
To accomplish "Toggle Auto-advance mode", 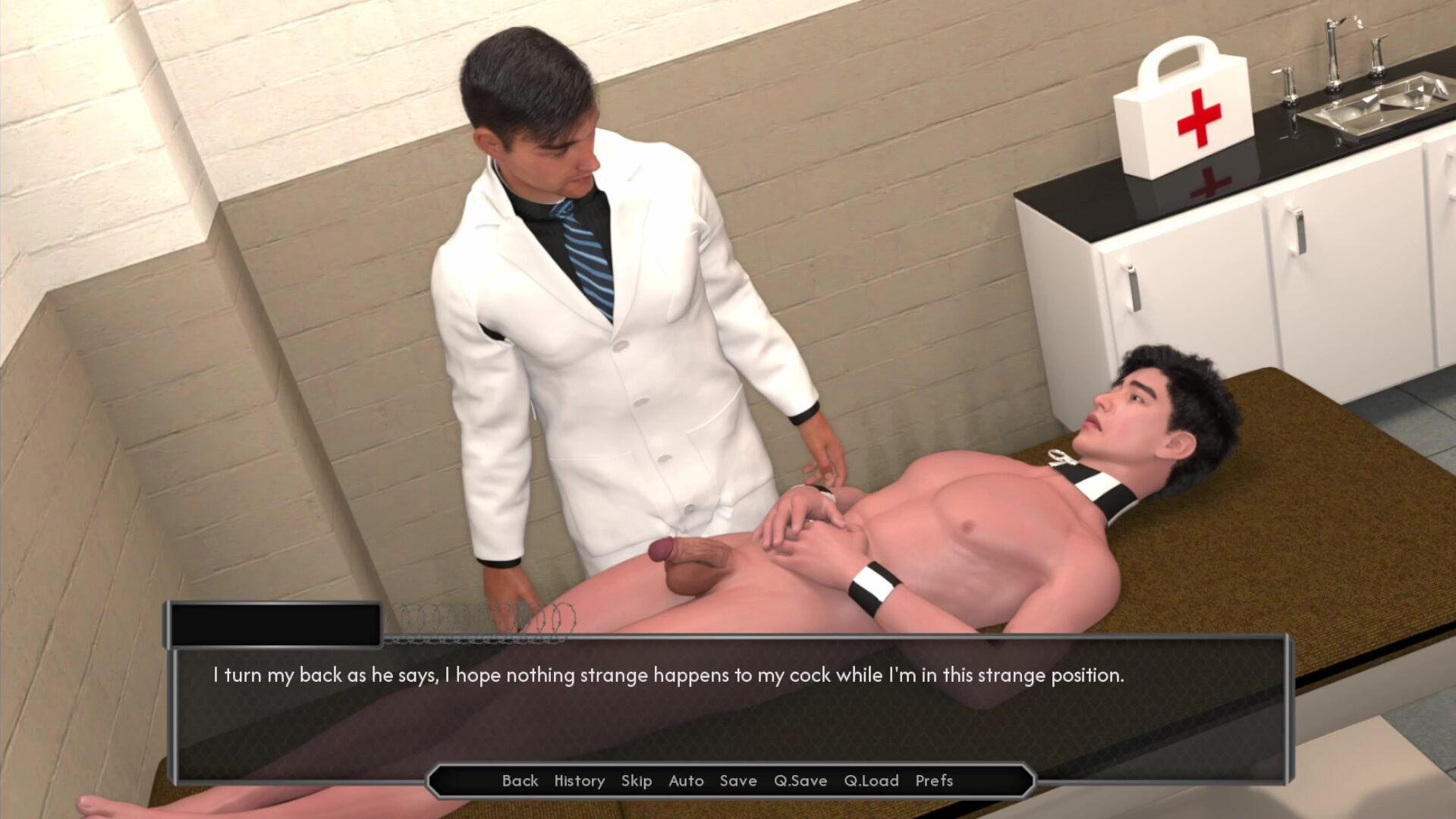I will [x=686, y=780].
